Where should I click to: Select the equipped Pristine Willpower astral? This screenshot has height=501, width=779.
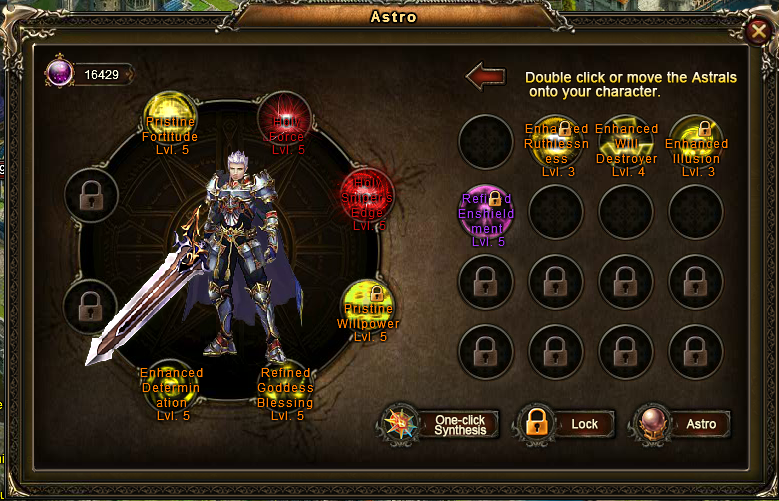click(x=367, y=307)
